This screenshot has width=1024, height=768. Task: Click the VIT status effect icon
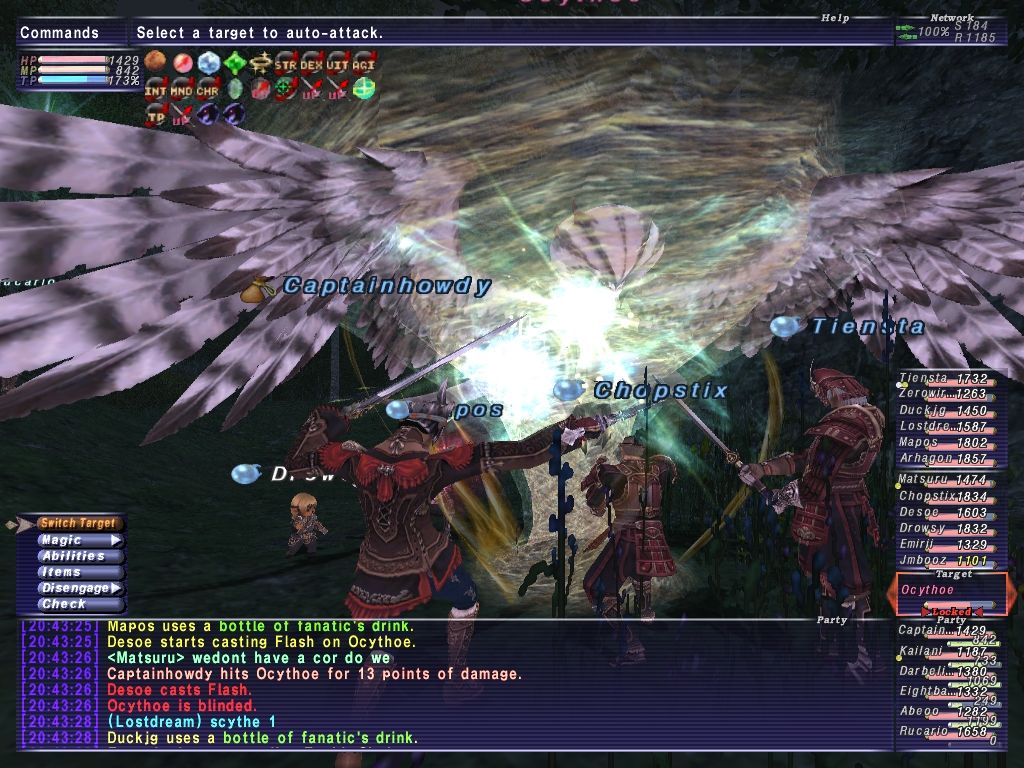[337, 64]
